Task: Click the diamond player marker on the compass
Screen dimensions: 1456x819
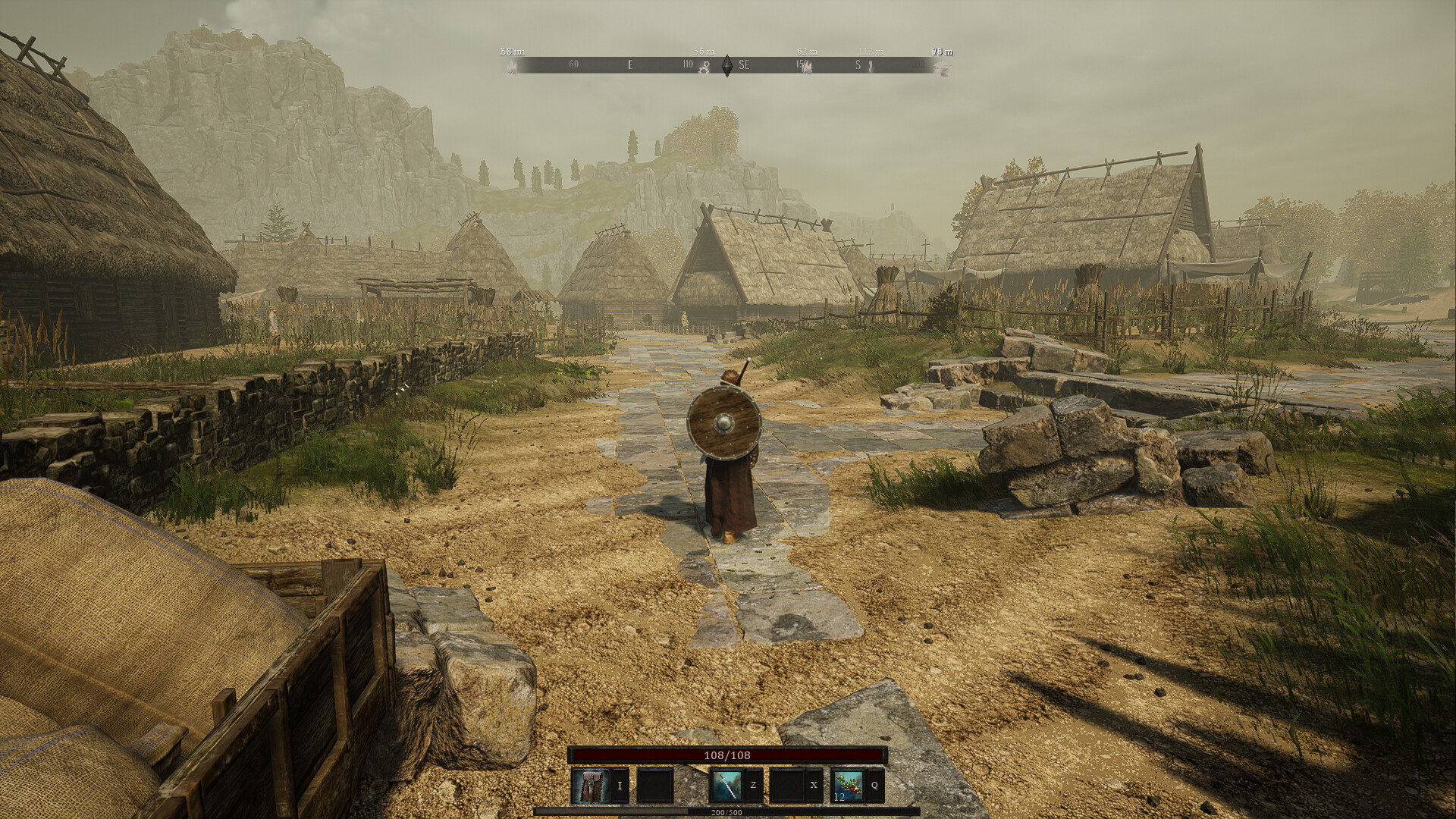Action: [726, 67]
